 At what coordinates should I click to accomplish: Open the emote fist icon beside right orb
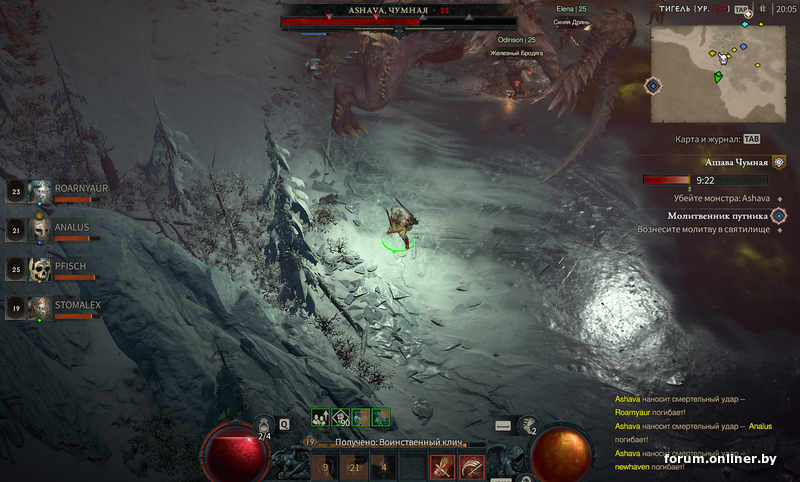527,424
